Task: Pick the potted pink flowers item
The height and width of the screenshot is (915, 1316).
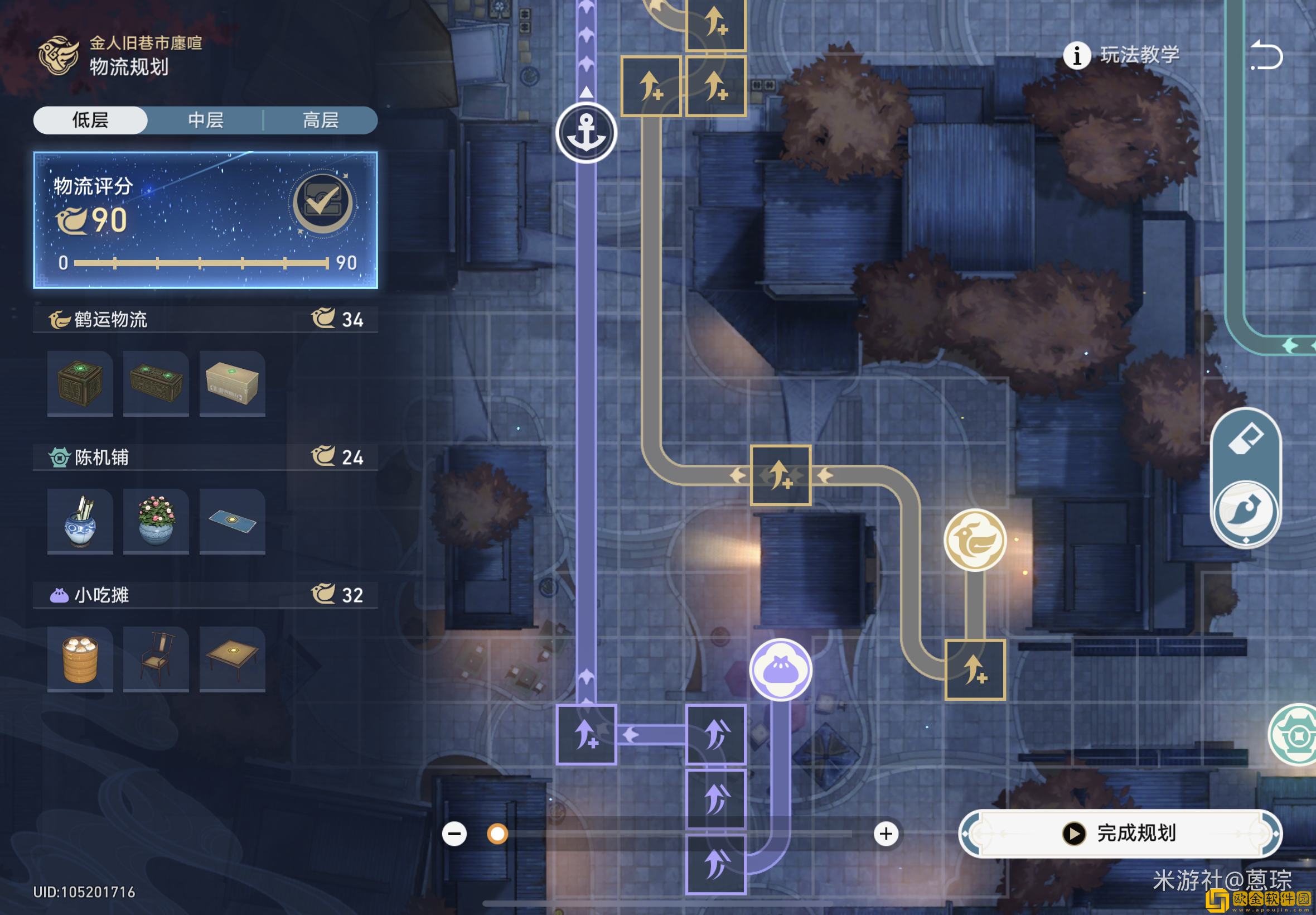Action: click(156, 521)
